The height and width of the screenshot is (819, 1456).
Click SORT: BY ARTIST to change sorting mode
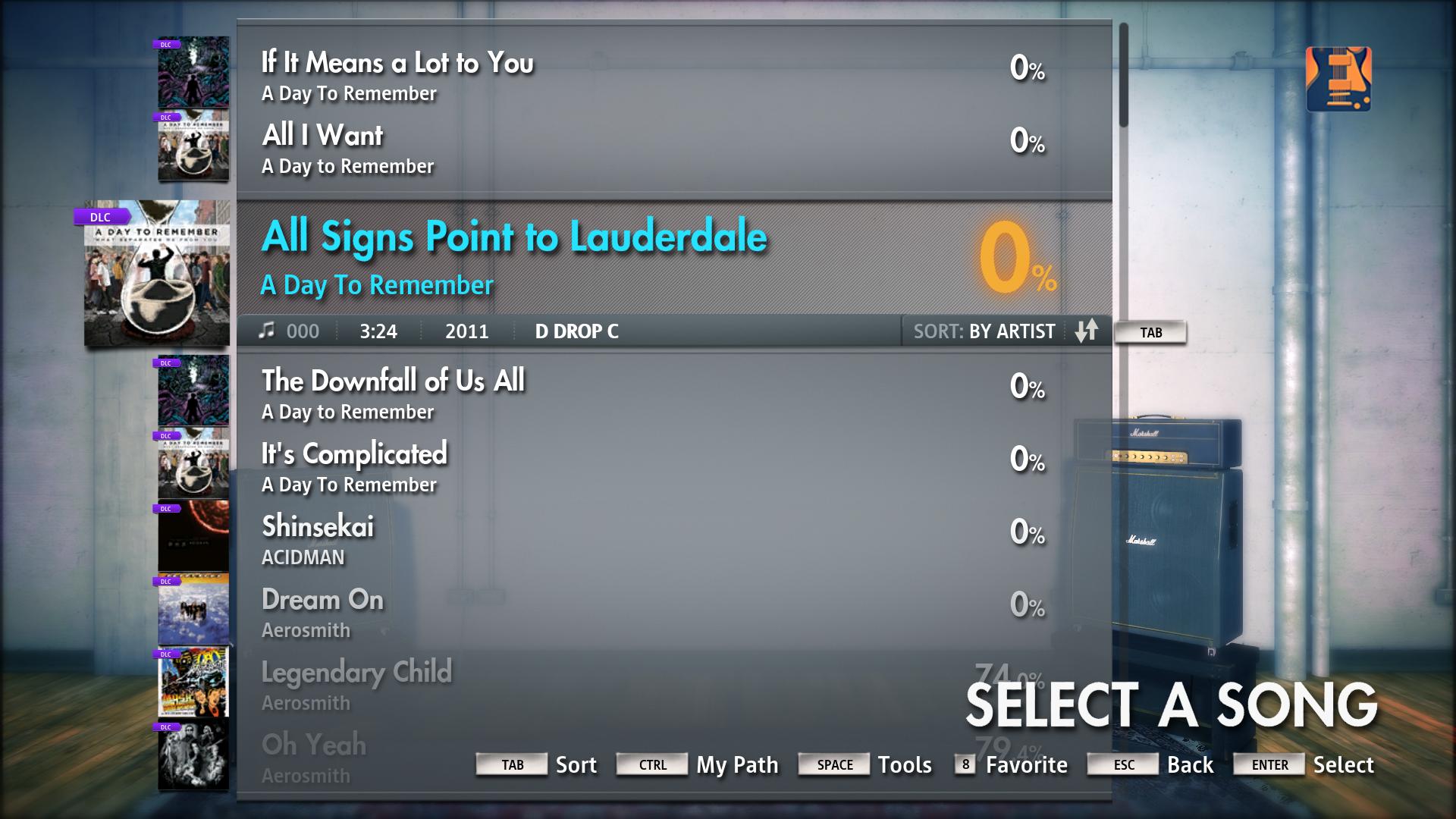[x=984, y=331]
